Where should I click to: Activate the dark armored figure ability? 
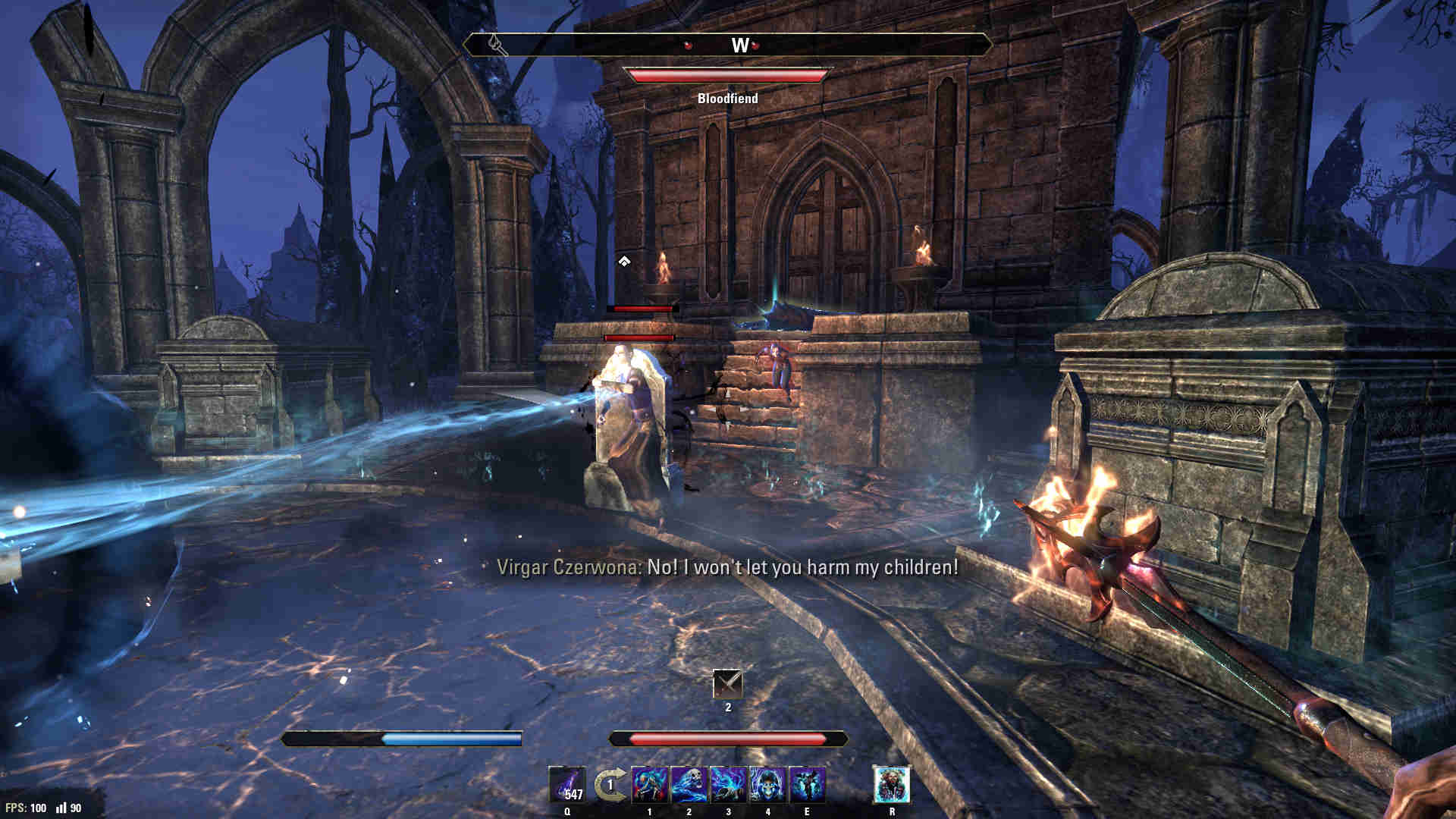click(x=807, y=785)
